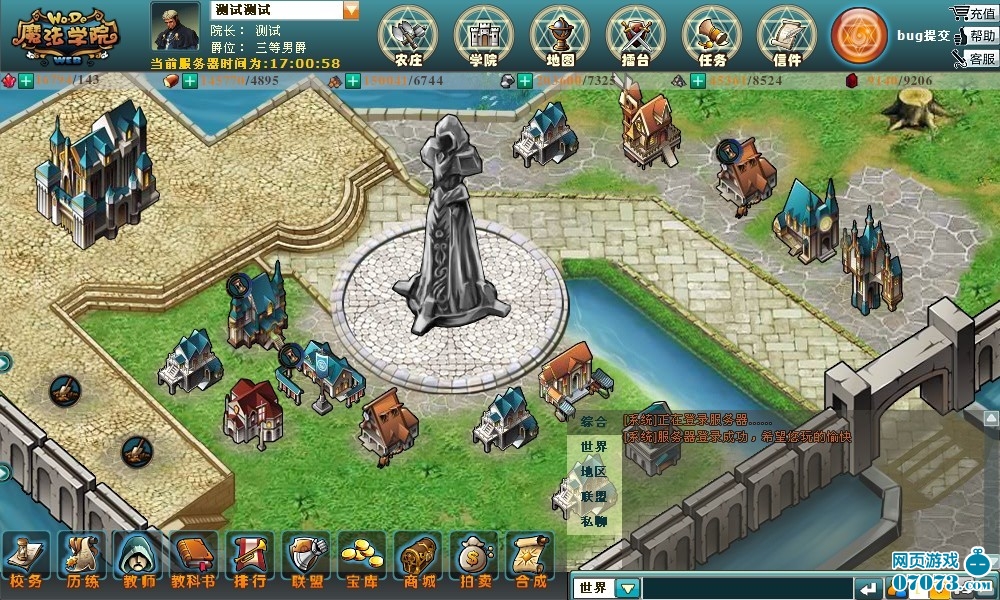Image resolution: width=1000 pixels, height=600 pixels.
Task: Click the 充值 recharge link
Action: click(974, 13)
